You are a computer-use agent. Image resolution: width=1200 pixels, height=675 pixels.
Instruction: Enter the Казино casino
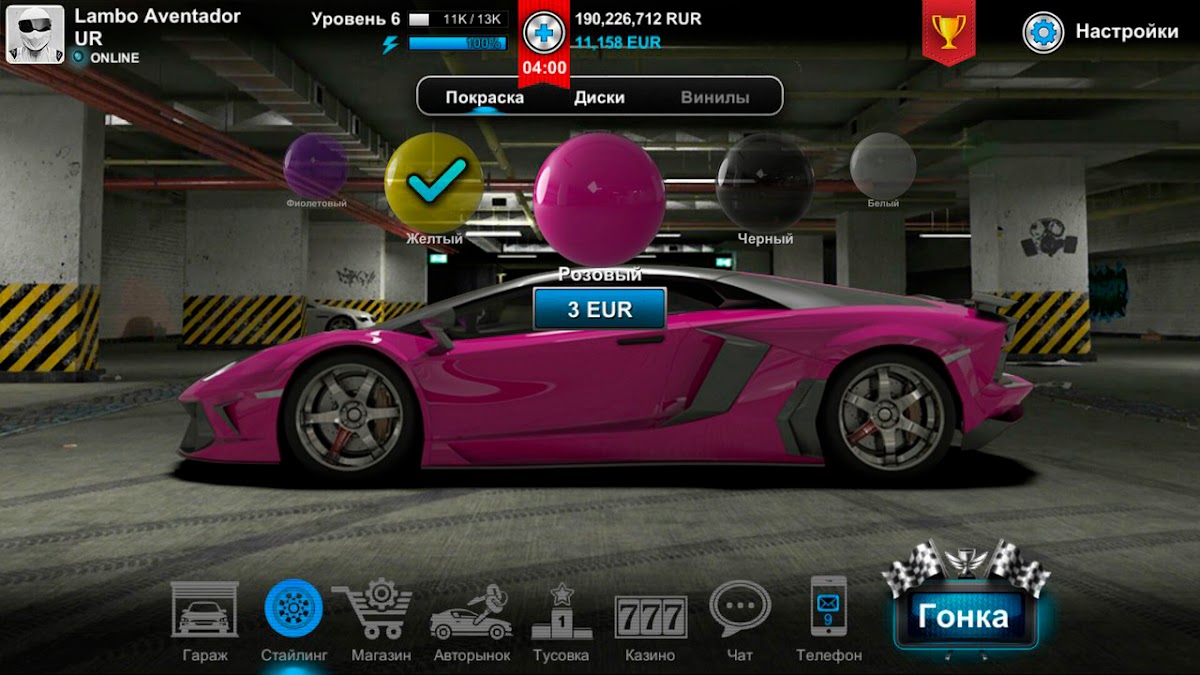coord(650,618)
